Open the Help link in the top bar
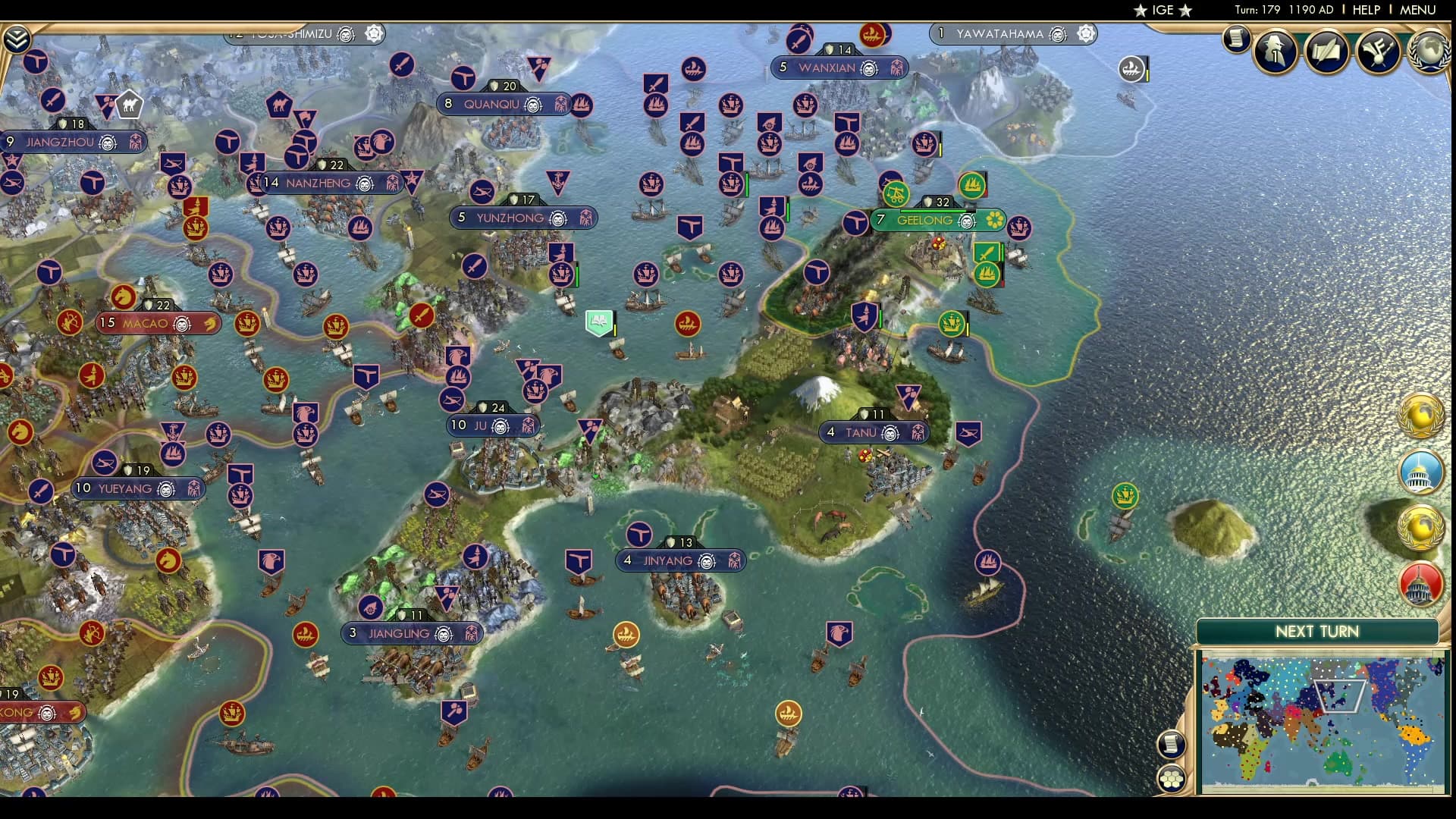The height and width of the screenshot is (819, 1456). (x=1366, y=10)
